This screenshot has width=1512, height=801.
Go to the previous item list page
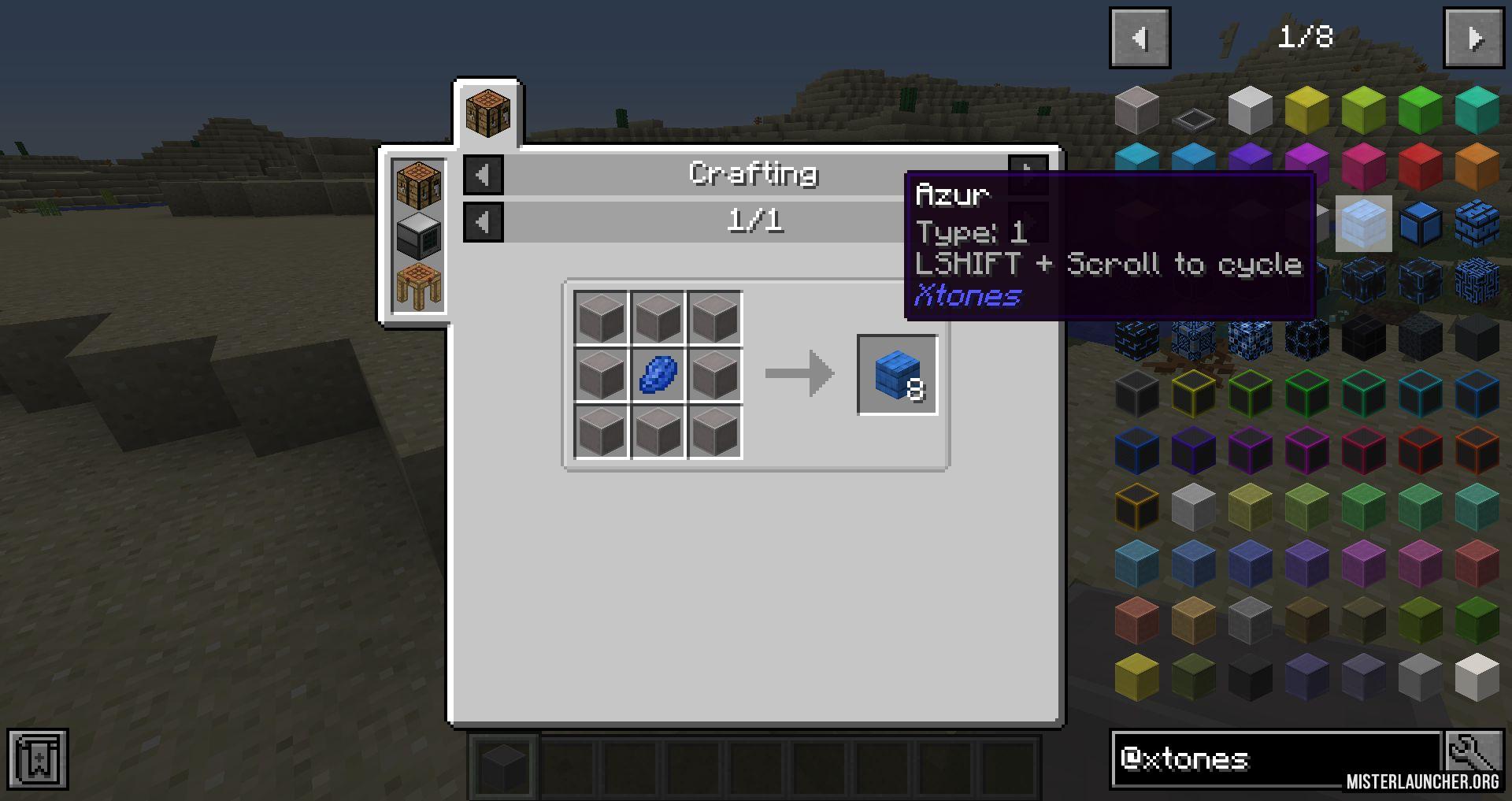(x=1140, y=38)
